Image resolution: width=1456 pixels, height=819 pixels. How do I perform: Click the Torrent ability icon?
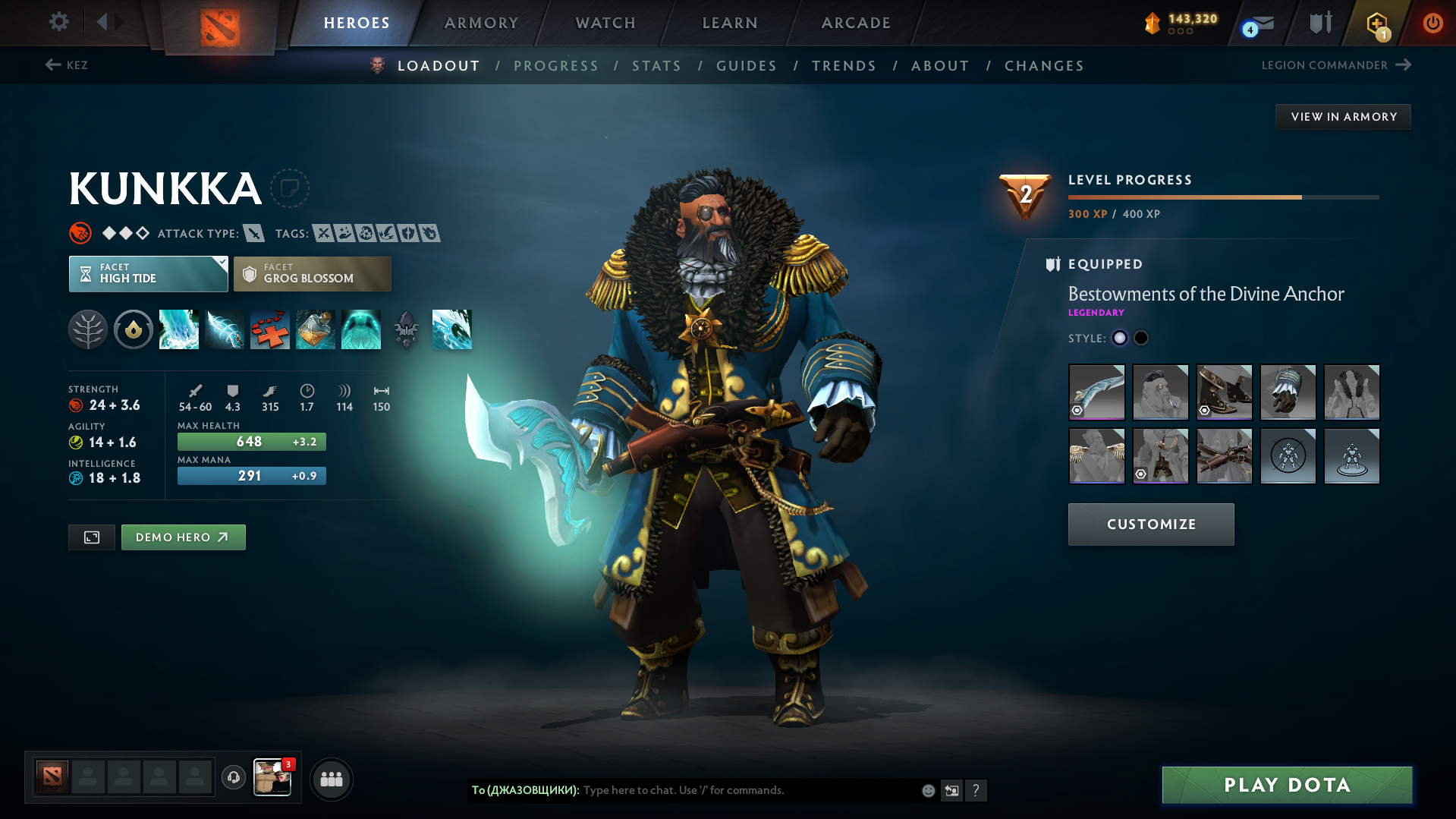click(x=179, y=329)
